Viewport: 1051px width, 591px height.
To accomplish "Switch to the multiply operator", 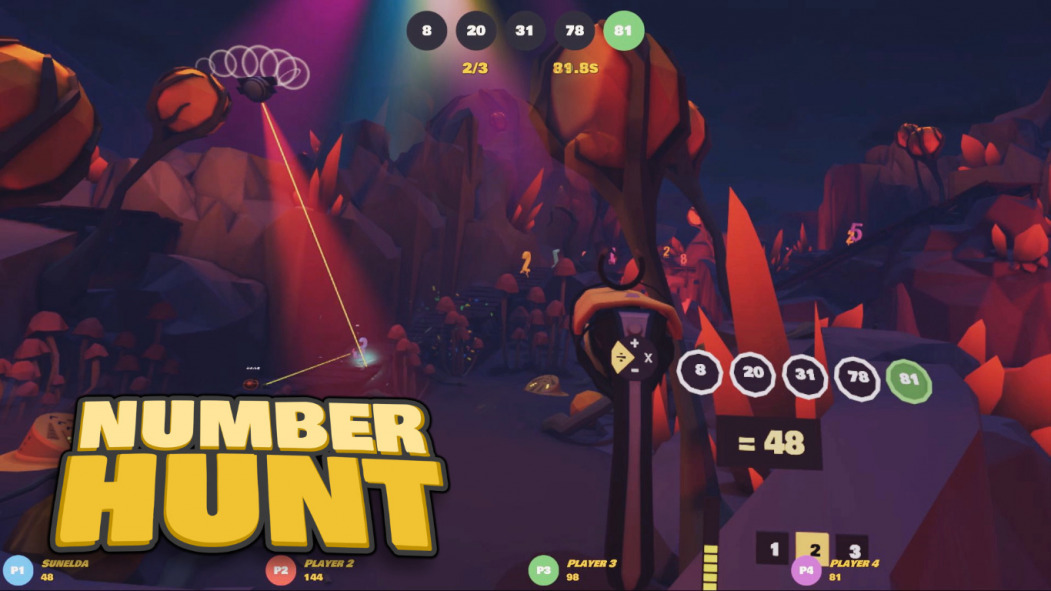I will coord(648,357).
